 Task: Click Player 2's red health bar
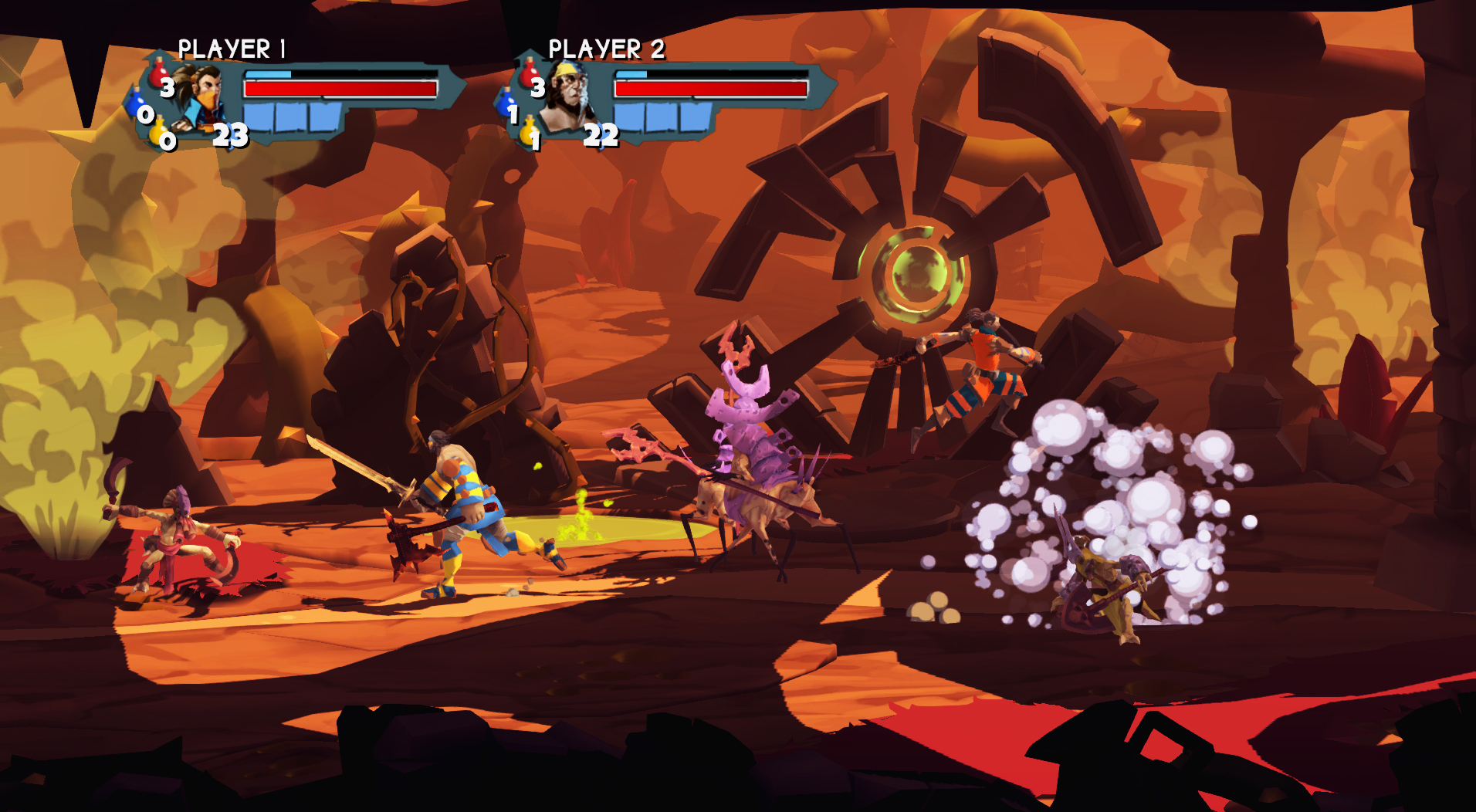(x=710, y=88)
